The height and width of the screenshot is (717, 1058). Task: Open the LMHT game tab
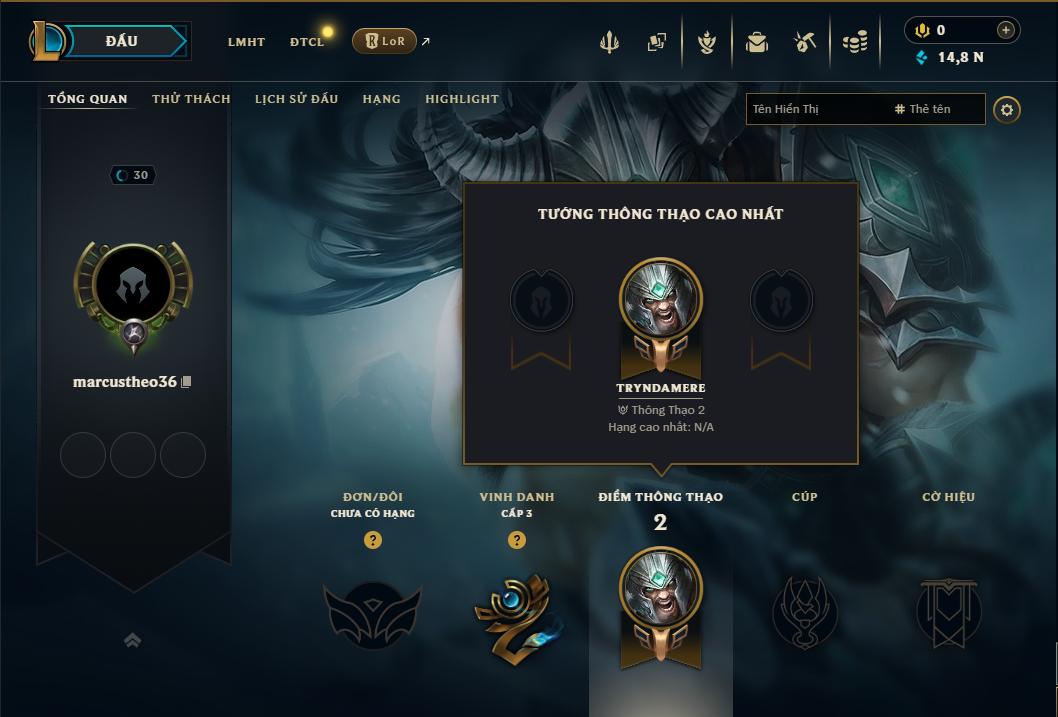click(246, 42)
